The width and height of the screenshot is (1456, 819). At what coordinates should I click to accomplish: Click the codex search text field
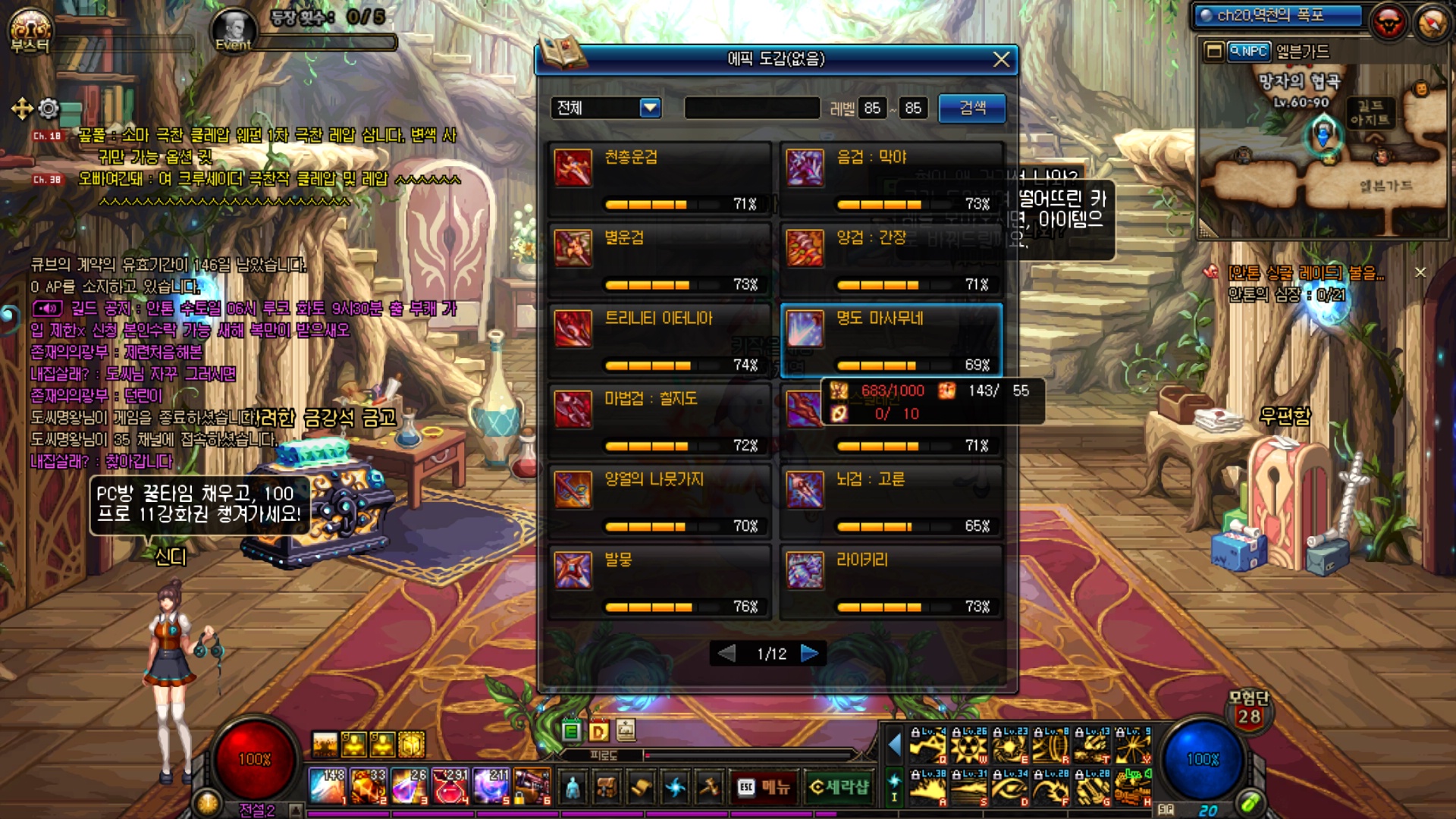pyautogui.click(x=752, y=108)
